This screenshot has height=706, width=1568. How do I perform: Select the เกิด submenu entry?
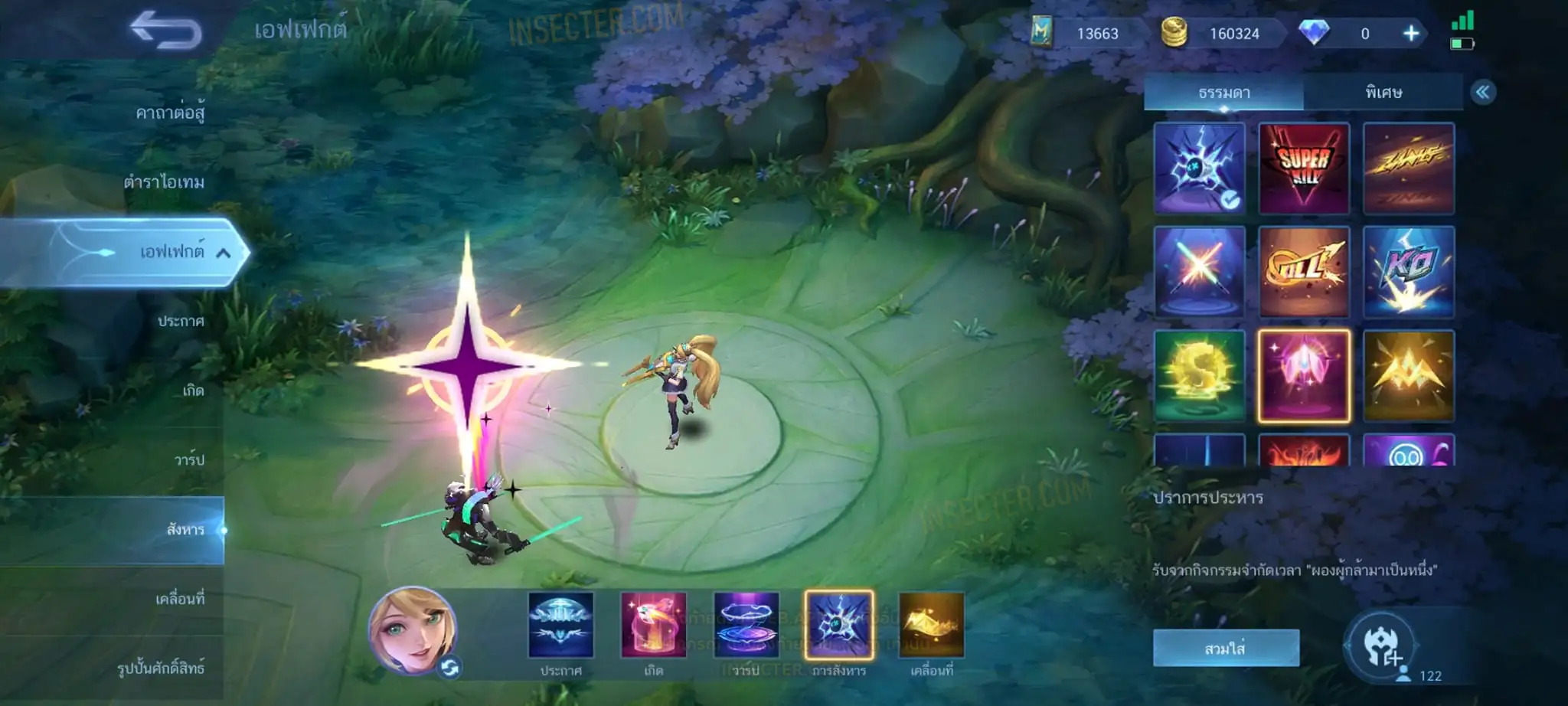coord(193,391)
